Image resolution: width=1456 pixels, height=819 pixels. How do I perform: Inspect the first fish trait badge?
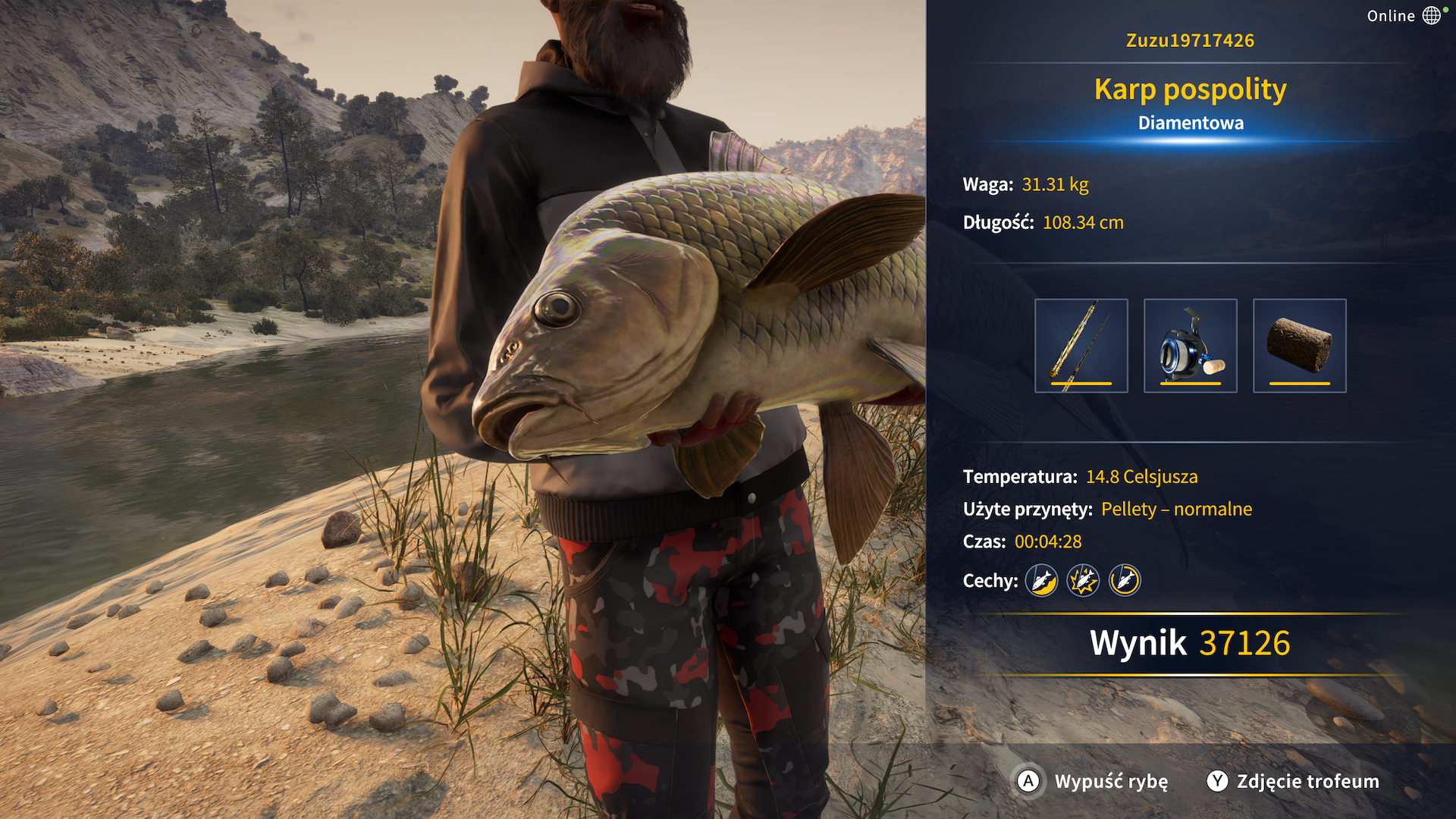click(1041, 581)
